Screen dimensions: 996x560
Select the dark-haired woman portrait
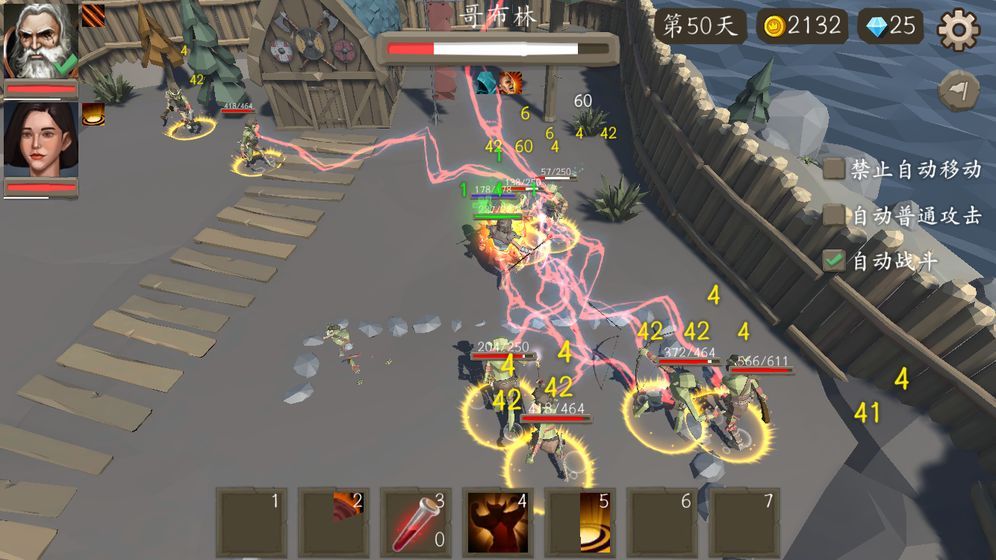(x=41, y=139)
